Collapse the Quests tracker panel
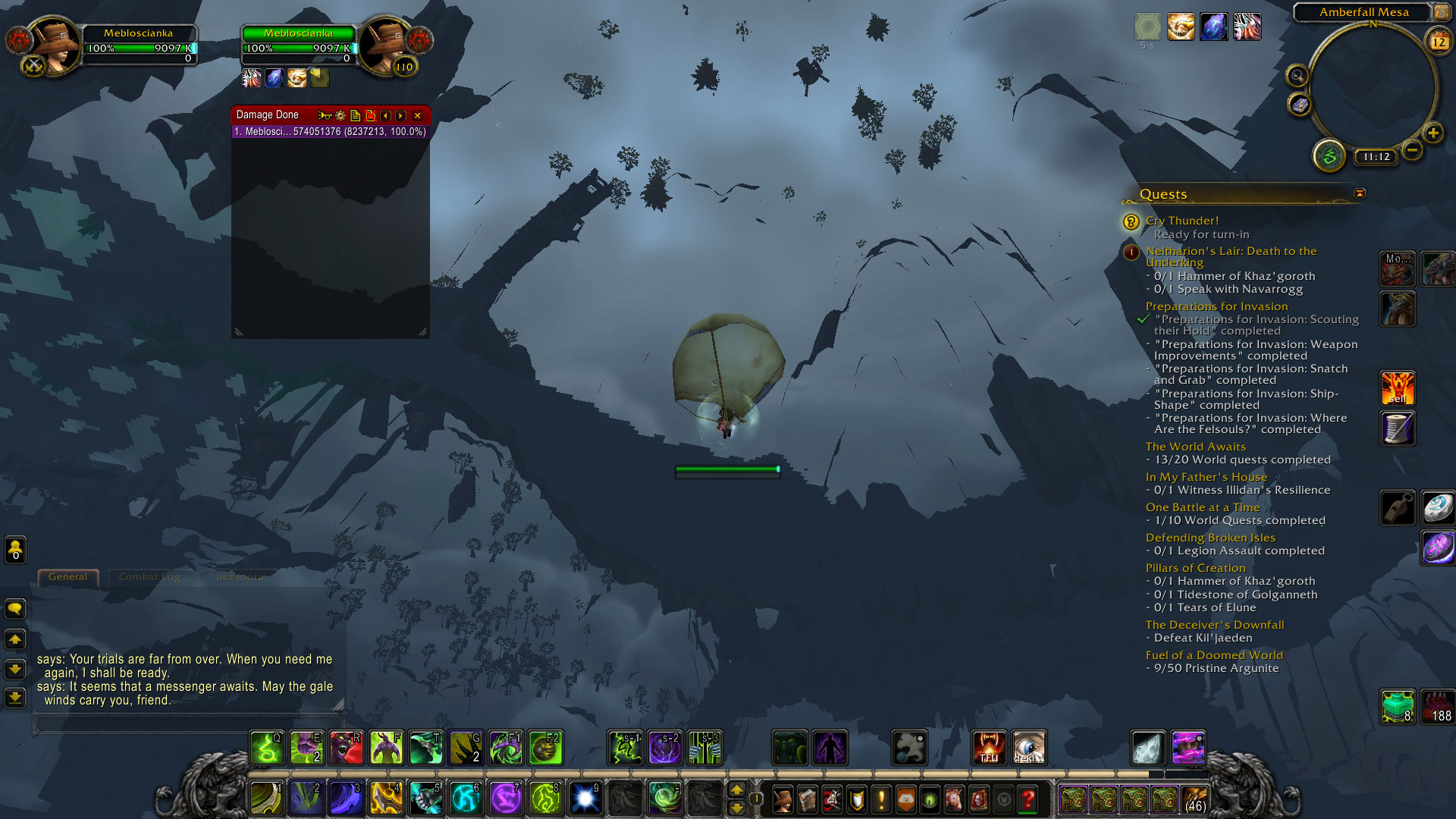 pos(1360,193)
